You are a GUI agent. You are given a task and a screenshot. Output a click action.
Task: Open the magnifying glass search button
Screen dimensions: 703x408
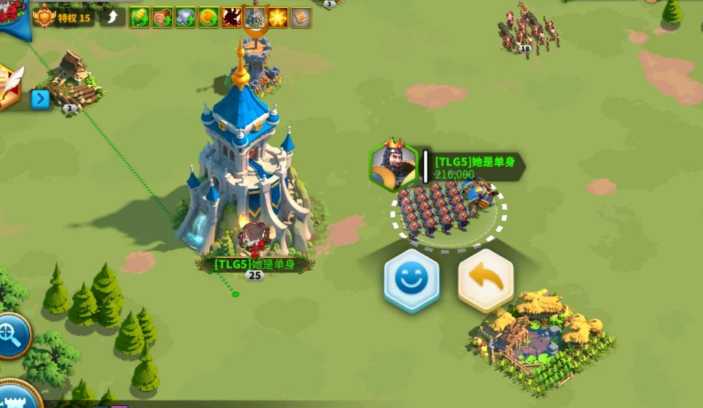click(x=13, y=335)
